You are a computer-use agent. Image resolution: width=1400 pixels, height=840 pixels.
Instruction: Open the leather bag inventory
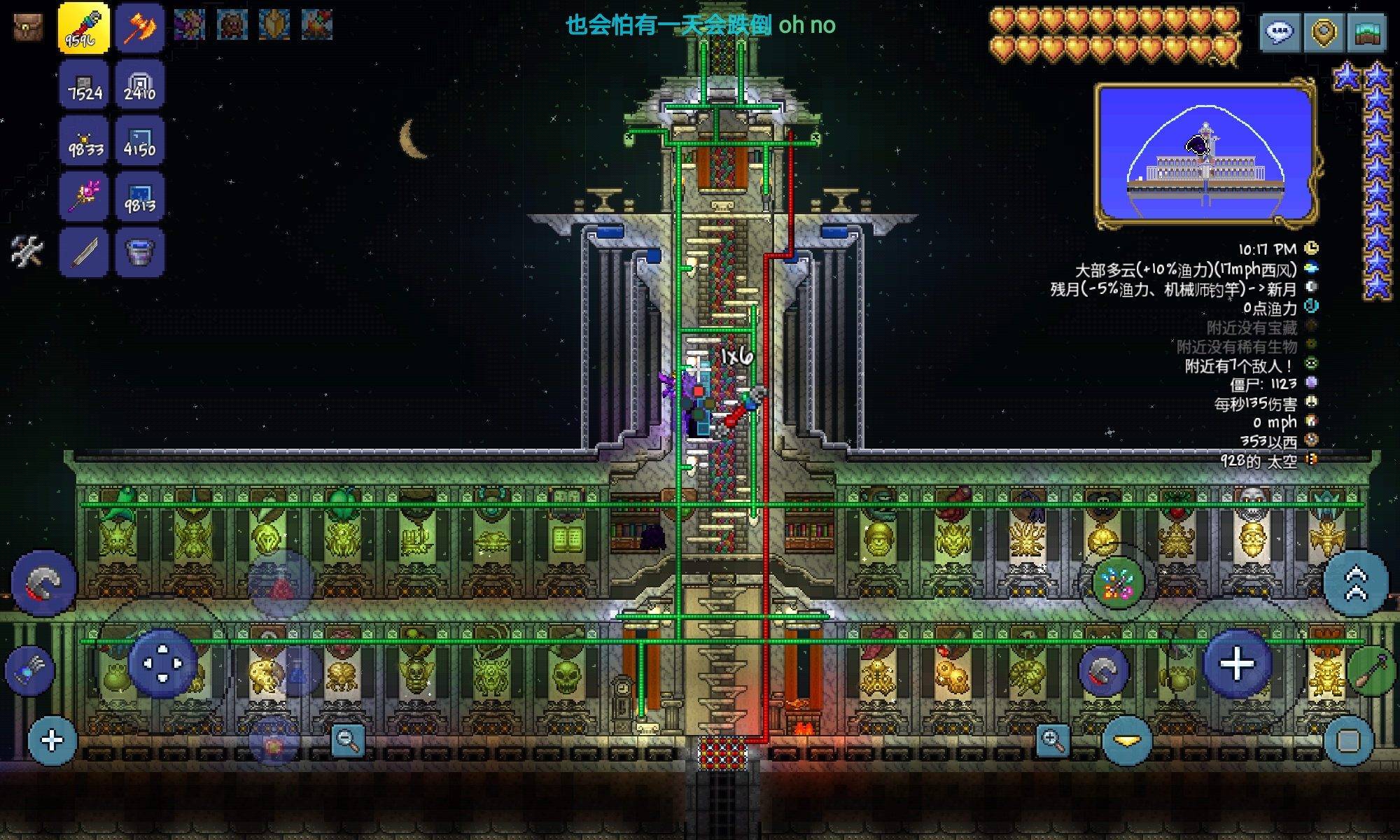click(x=28, y=27)
